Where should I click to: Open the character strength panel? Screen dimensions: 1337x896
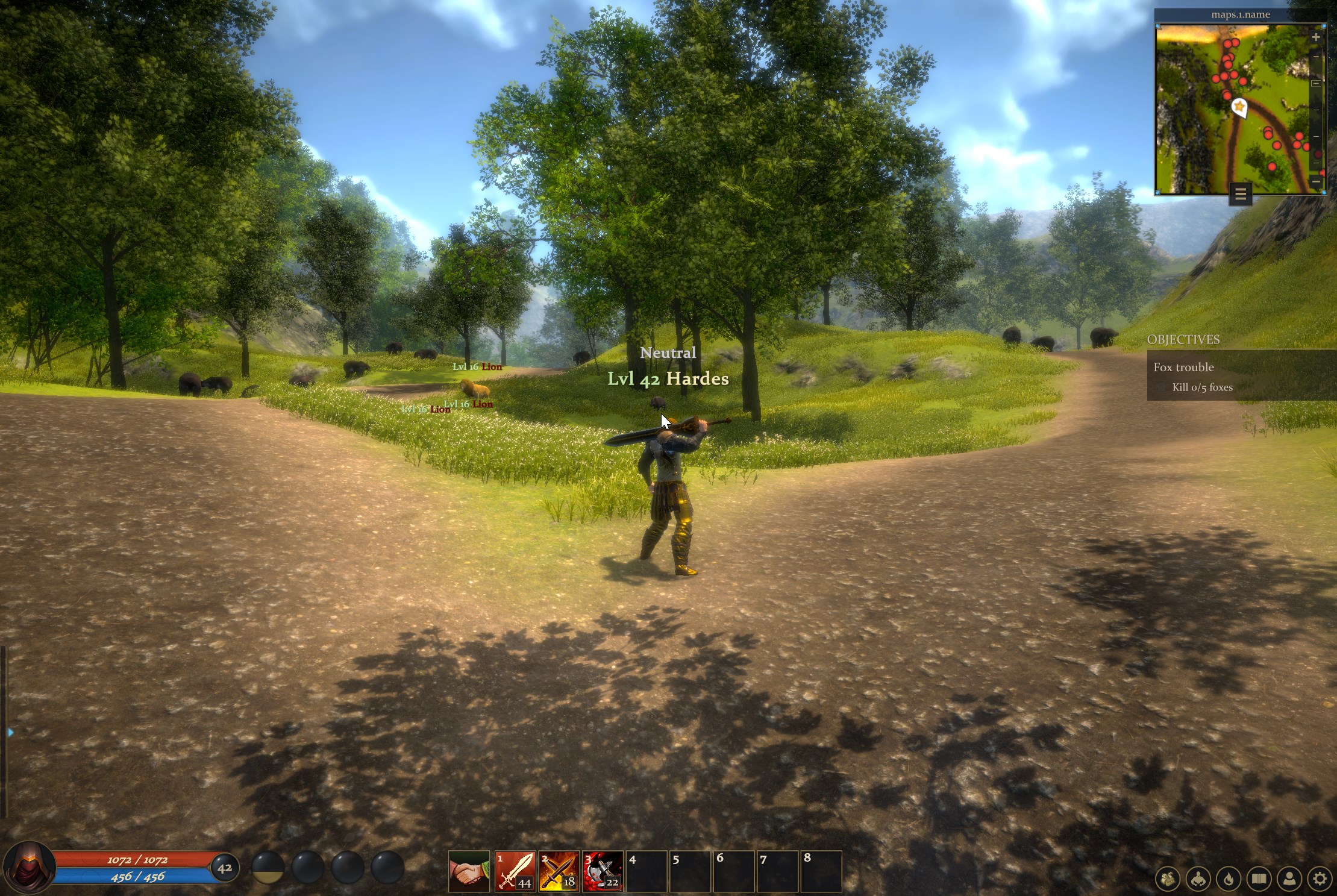coord(1198,879)
